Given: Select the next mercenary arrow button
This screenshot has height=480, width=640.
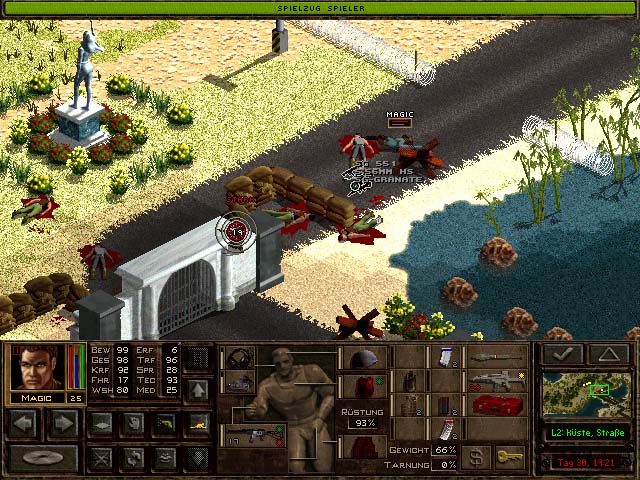Looking at the screenshot, I should (x=61, y=423).
